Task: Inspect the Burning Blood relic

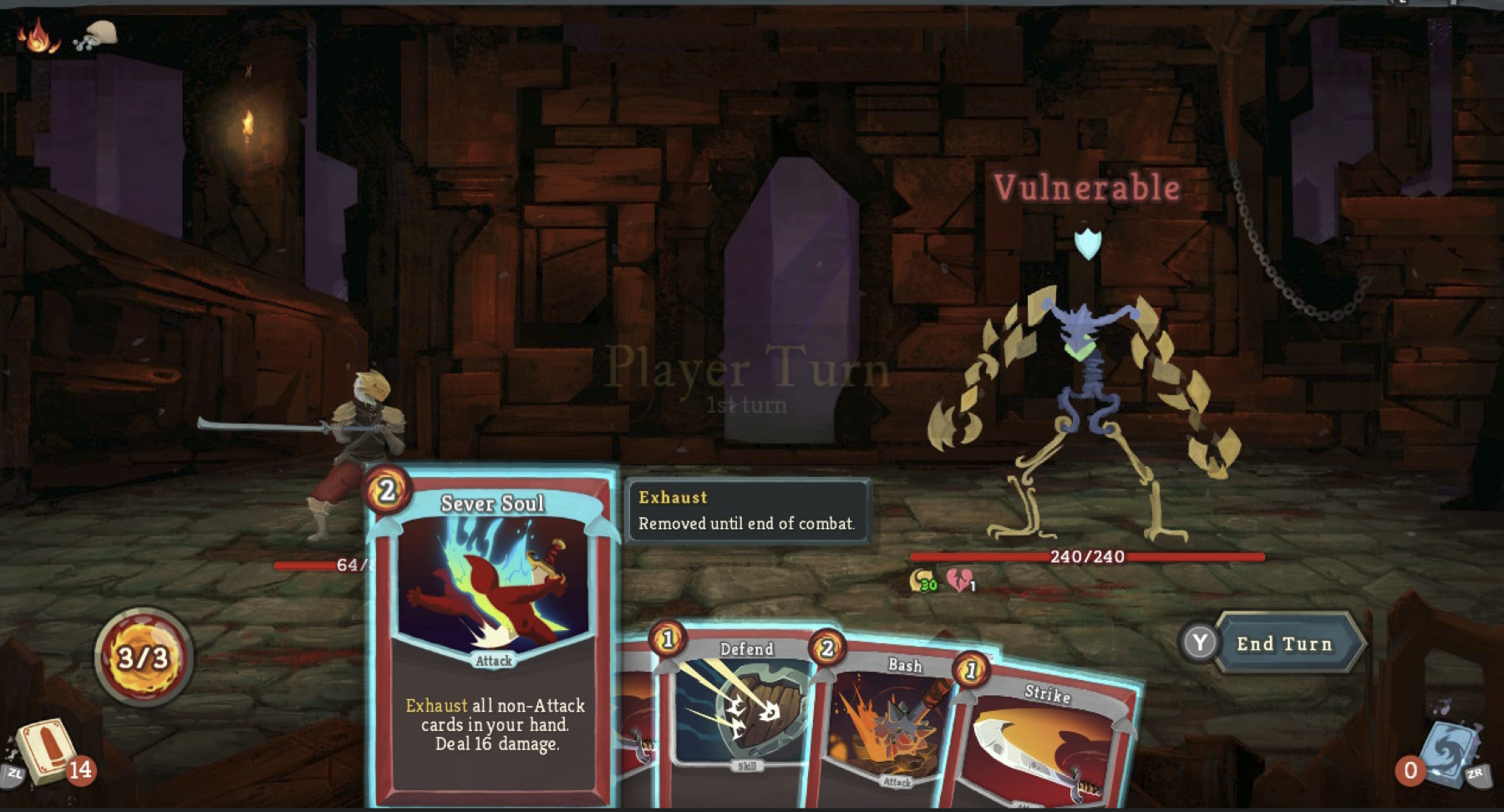Action: point(37,36)
